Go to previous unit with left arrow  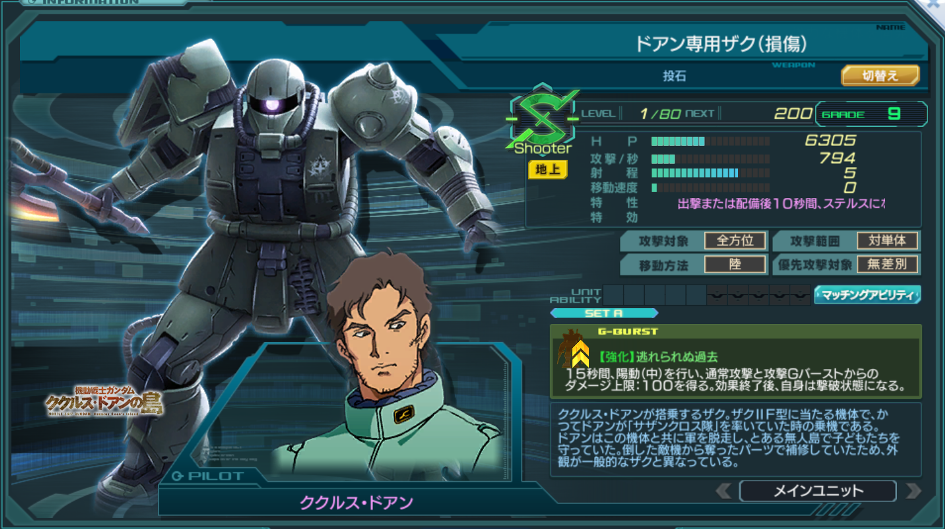click(x=722, y=491)
